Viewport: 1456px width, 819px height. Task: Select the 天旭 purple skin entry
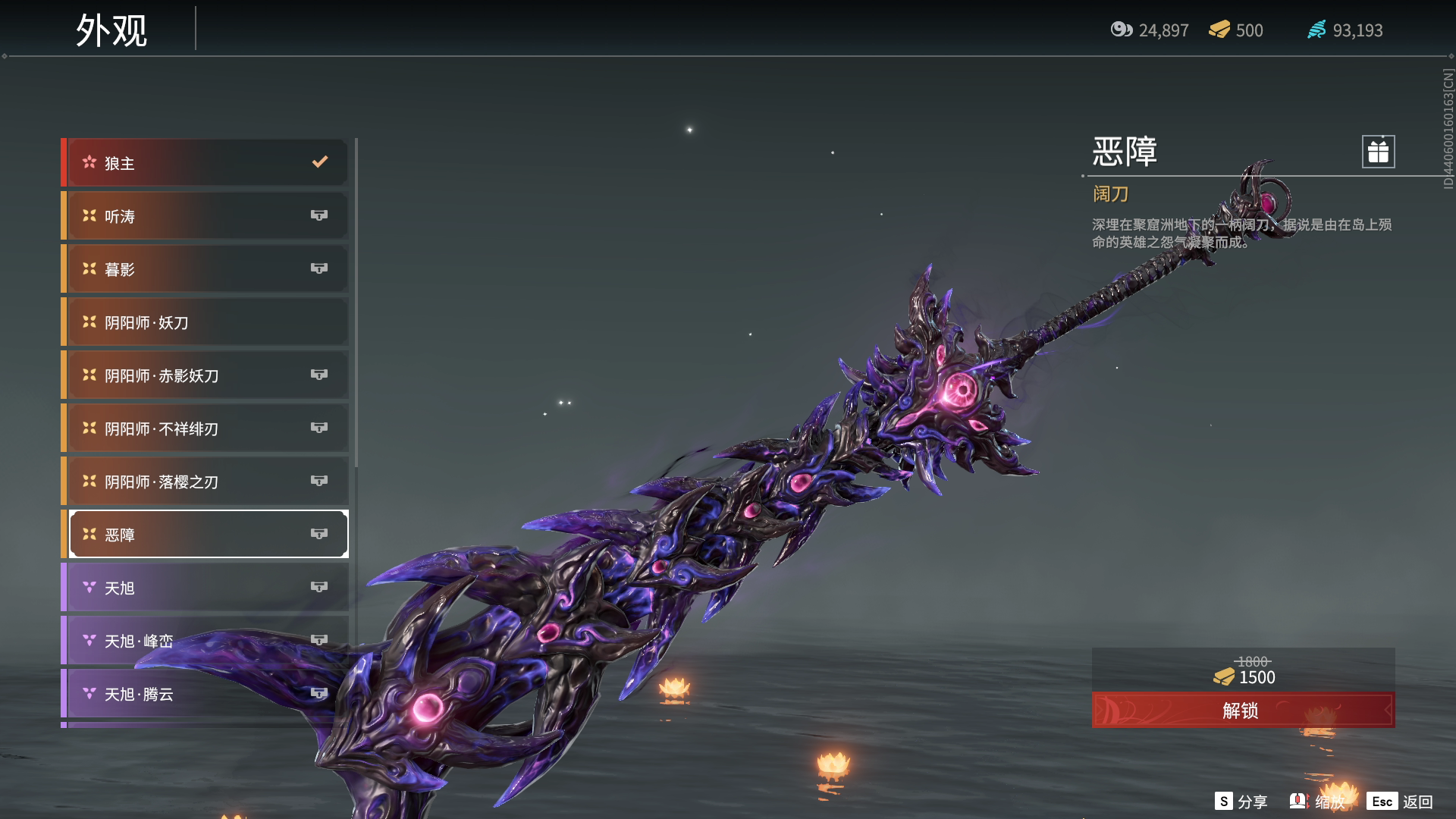pyautogui.click(x=206, y=588)
